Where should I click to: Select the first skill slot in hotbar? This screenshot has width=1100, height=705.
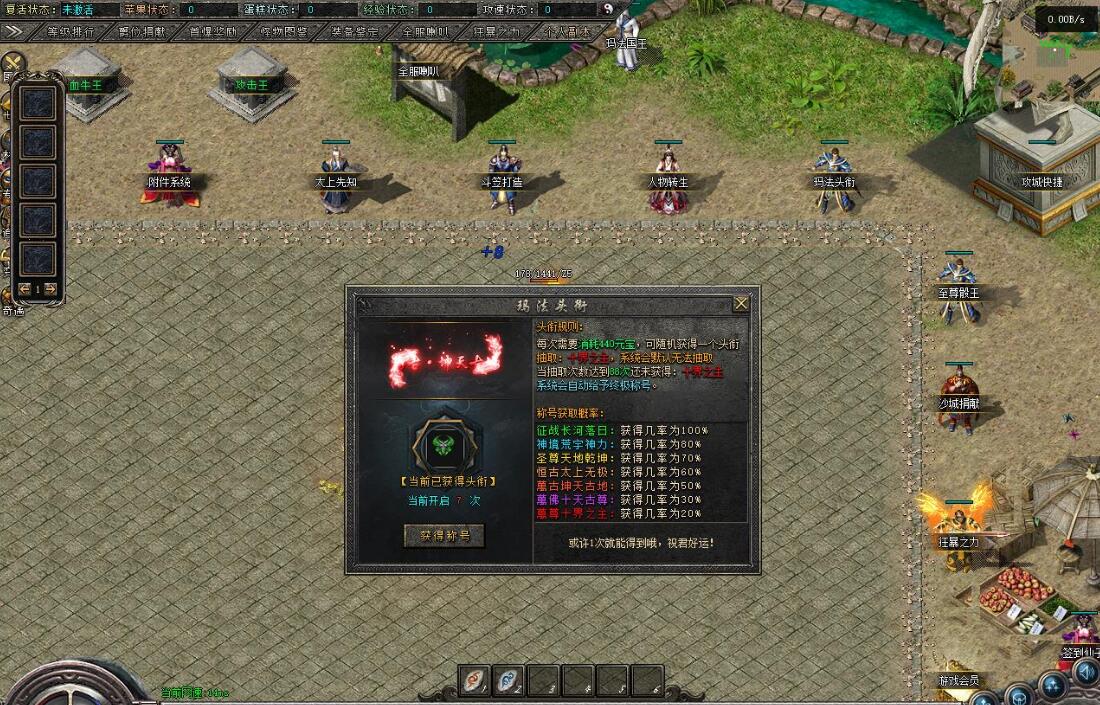[475, 680]
